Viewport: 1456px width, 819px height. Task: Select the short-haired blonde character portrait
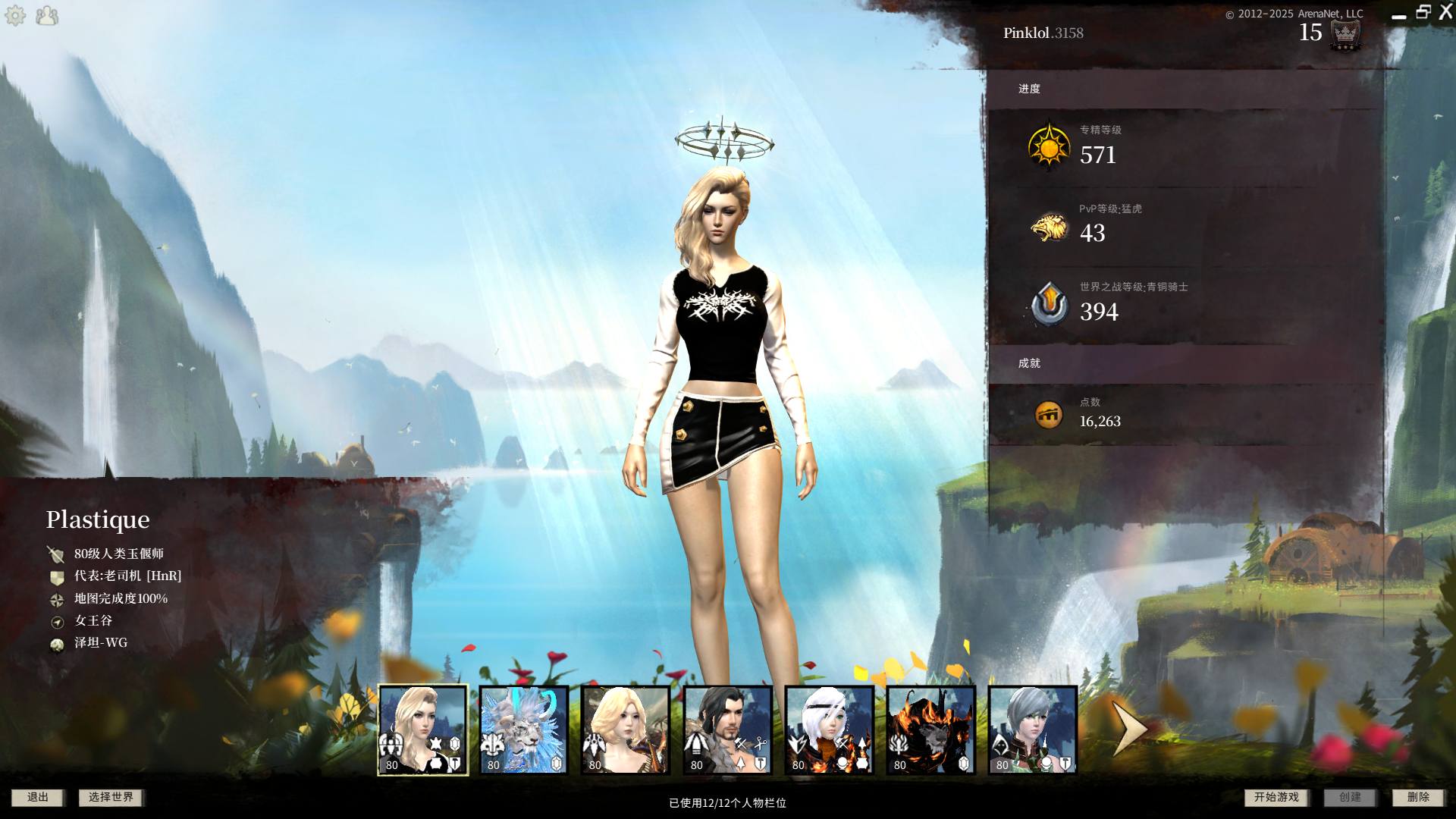tap(626, 730)
